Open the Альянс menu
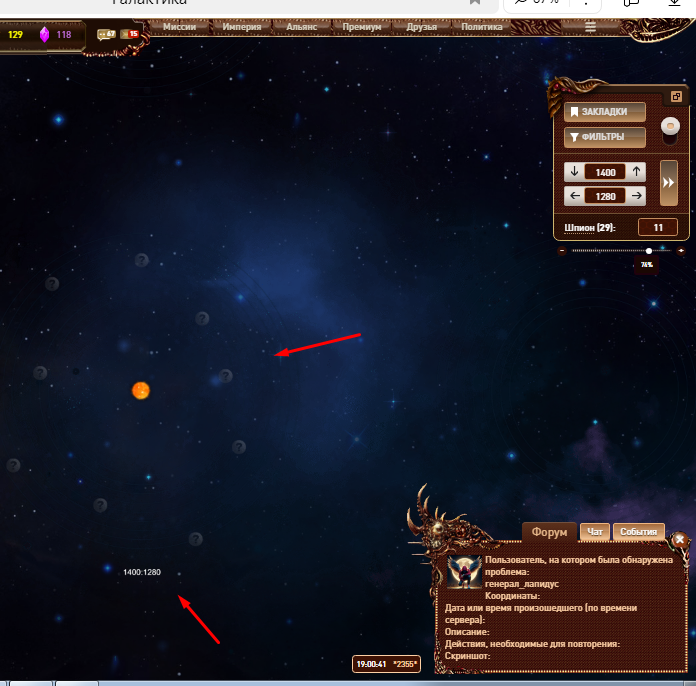Image resolution: width=696 pixels, height=686 pixels. (x=304, y=27)
